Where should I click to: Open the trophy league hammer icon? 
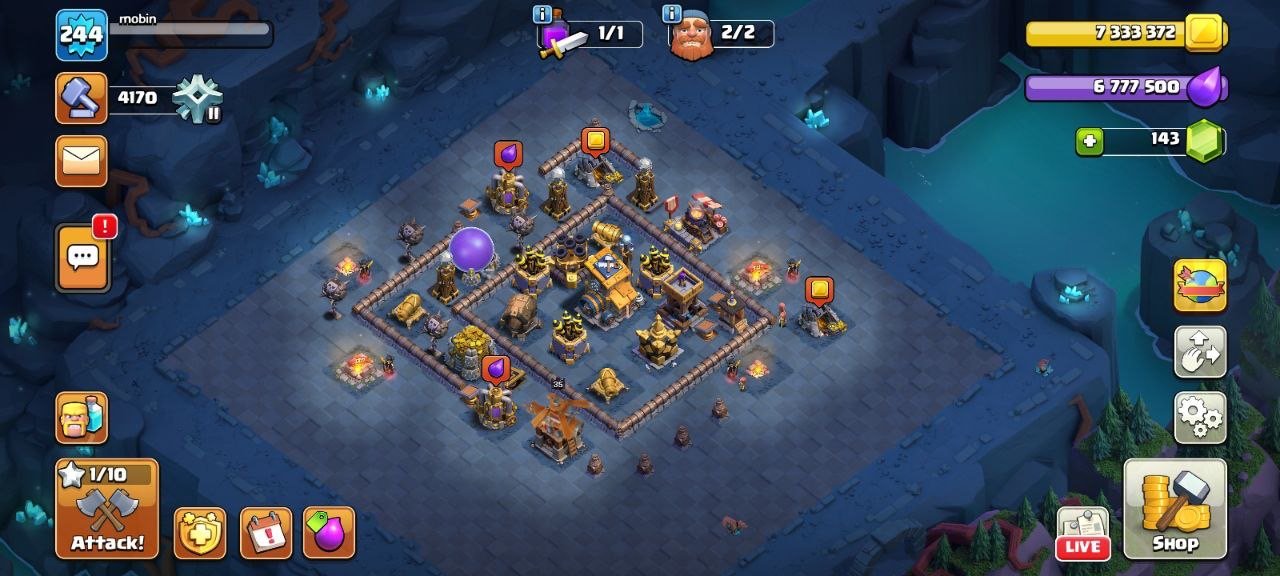[81, 98]
